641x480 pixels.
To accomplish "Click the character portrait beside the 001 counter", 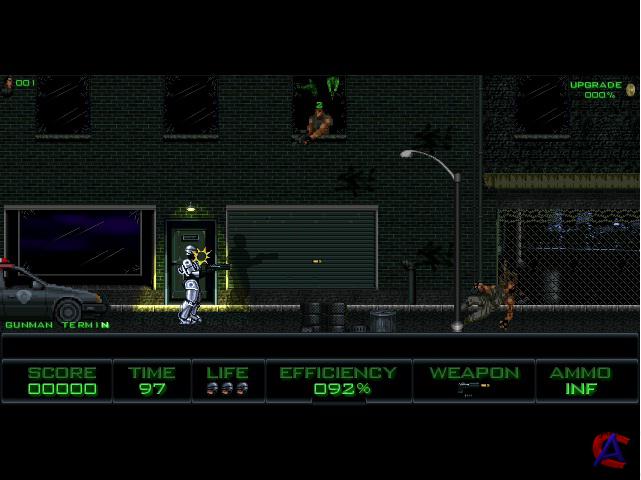I will [x=8, y=84].
